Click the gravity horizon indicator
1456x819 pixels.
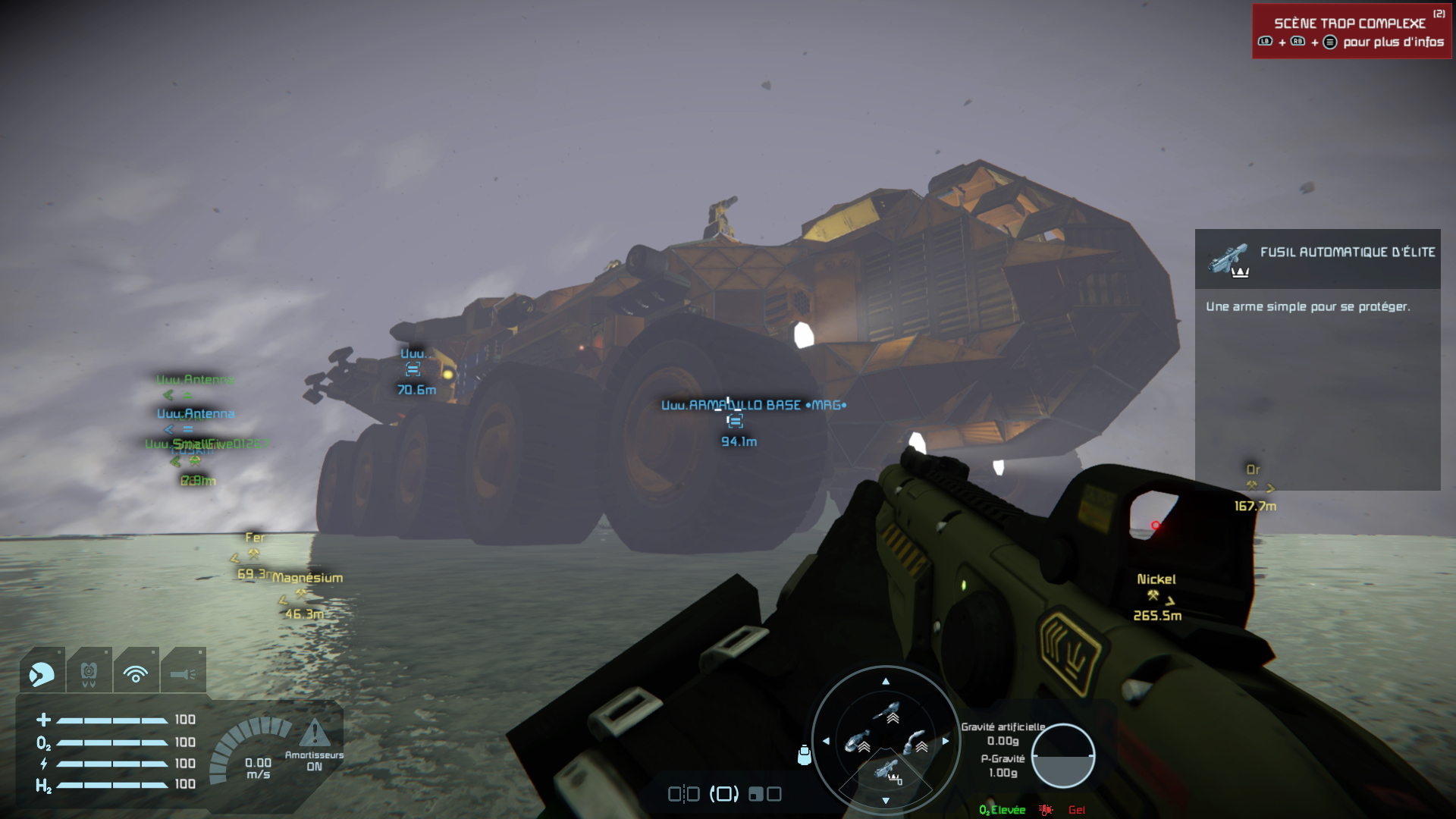coord(1062,755)
